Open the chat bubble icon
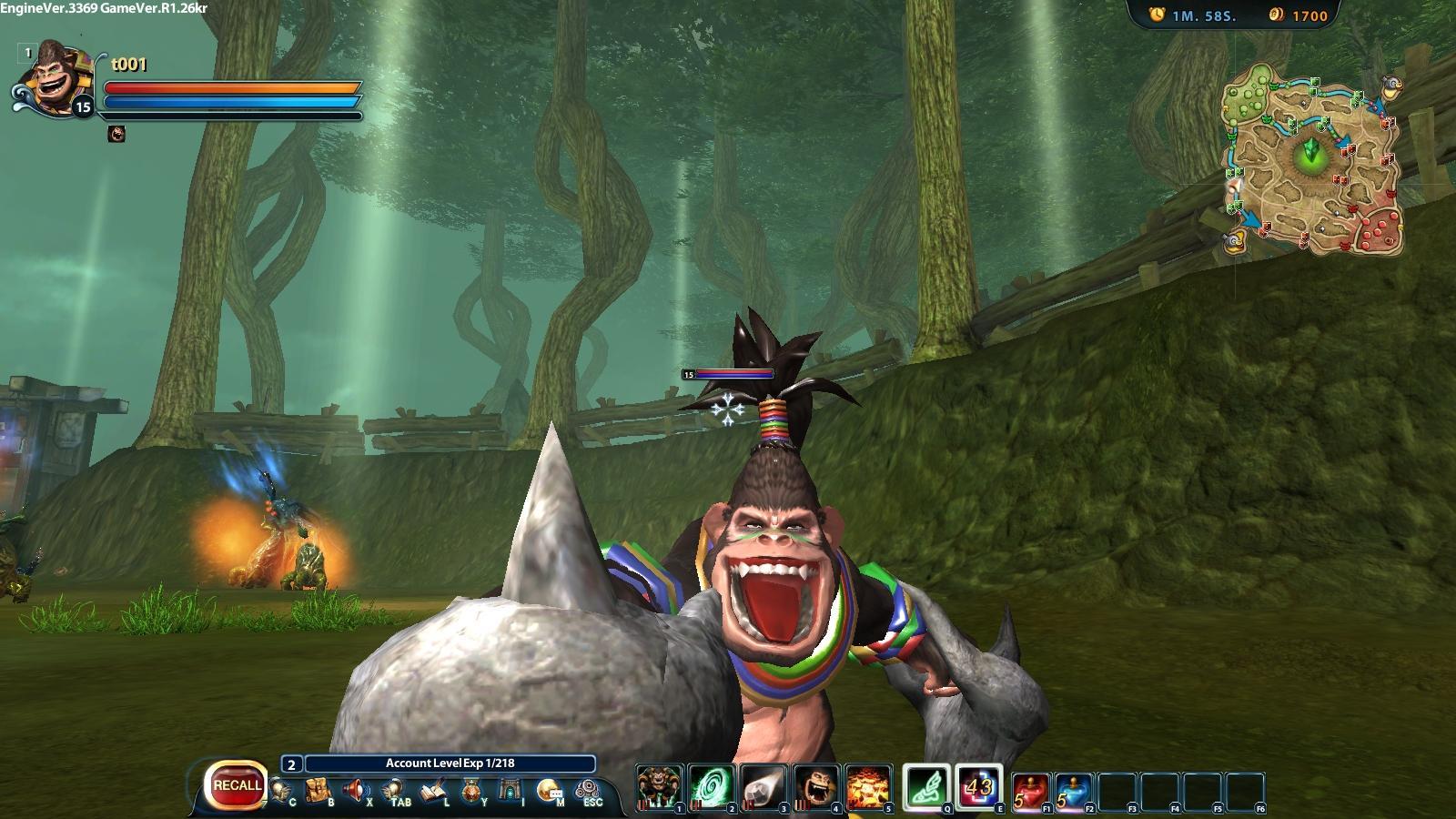Image resolution: width=1456 pixels, height=819 pixels. [549, 790]
